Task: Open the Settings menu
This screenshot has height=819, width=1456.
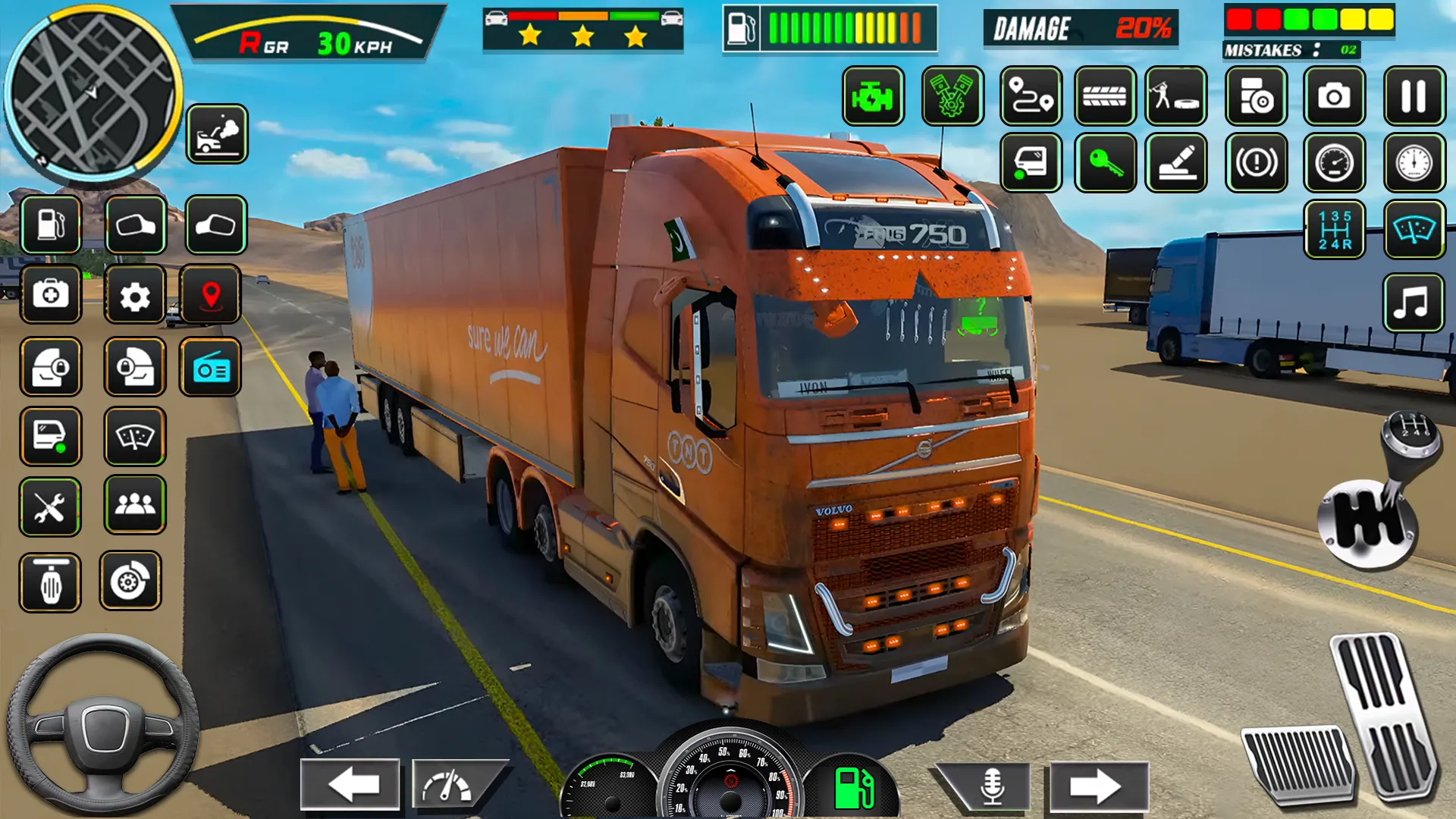Action: click(x=136, y=296)
